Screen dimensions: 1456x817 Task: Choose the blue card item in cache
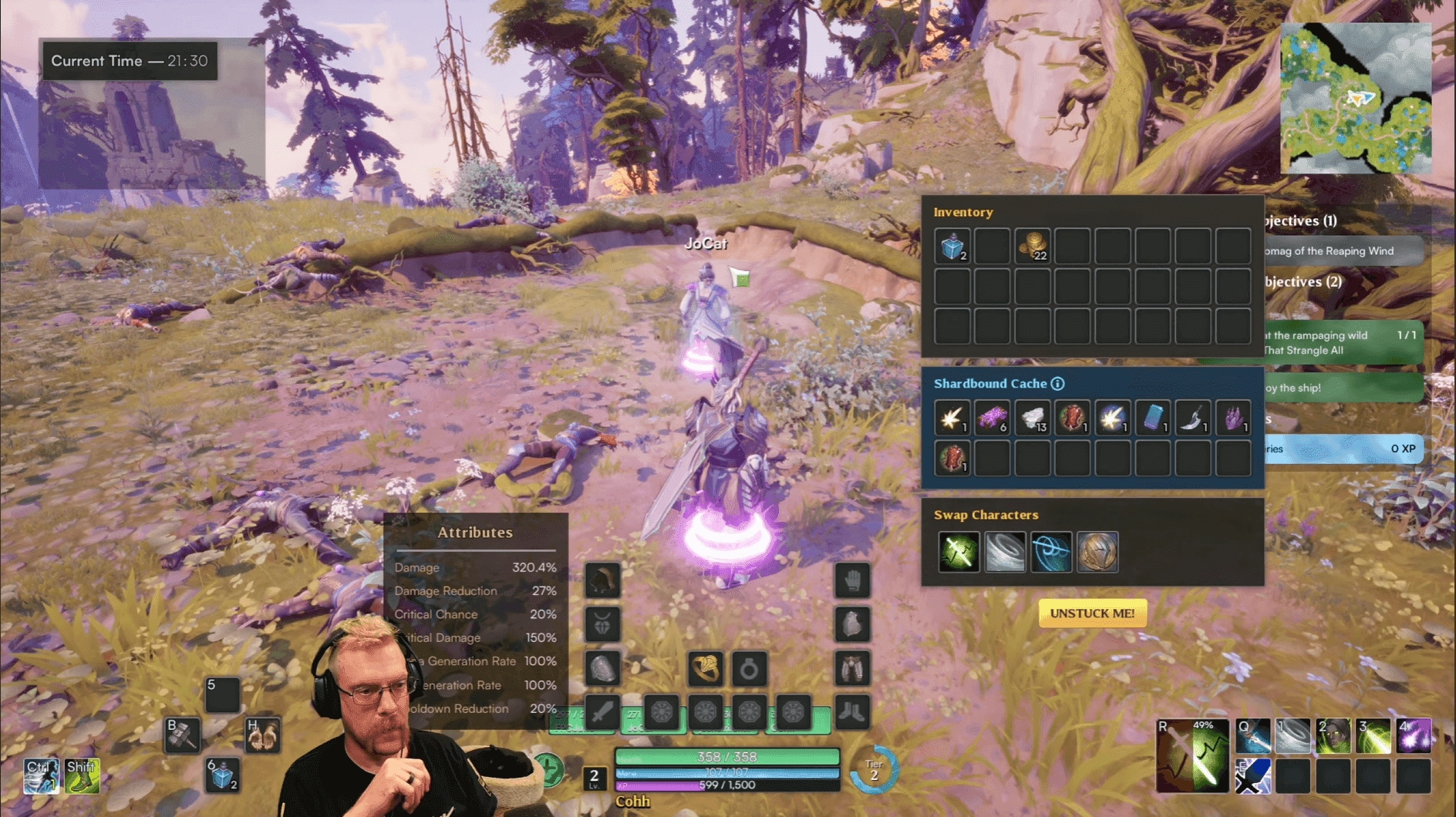click(x=1153, y=419)
